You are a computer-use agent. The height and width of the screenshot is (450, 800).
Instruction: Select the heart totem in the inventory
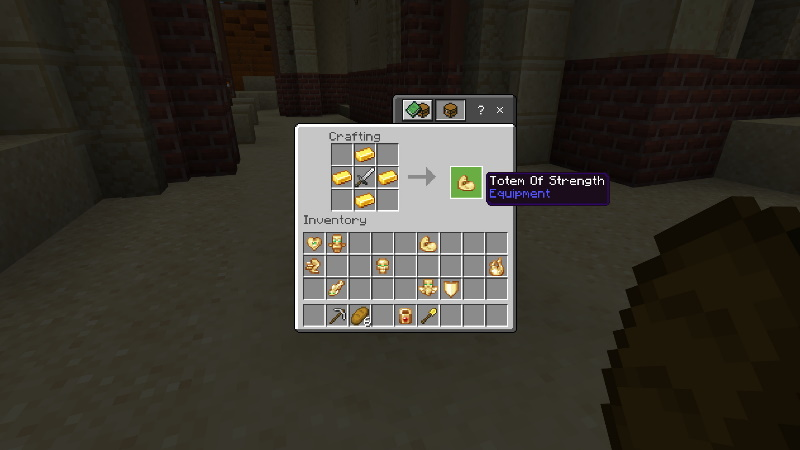coord(314,243)
